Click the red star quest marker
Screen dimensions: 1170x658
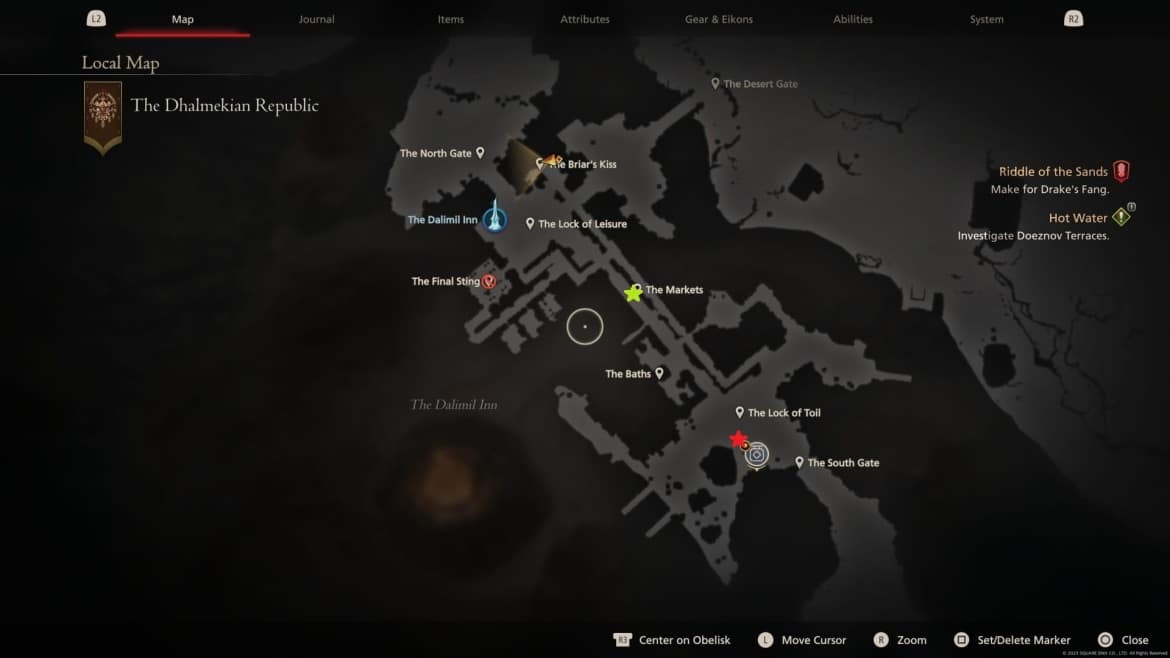[738, 439]
